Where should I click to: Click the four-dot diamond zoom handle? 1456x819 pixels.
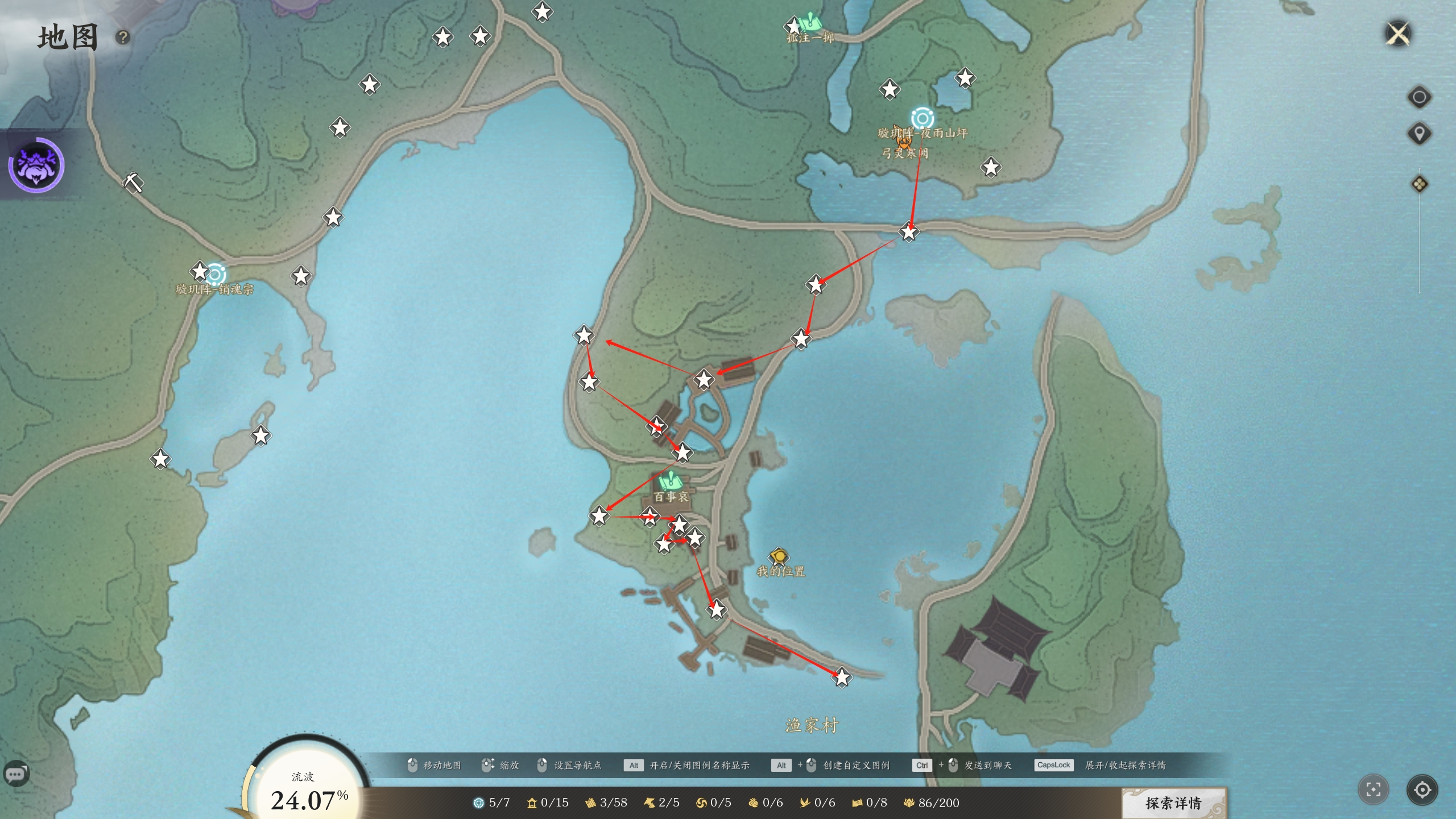1419,184
